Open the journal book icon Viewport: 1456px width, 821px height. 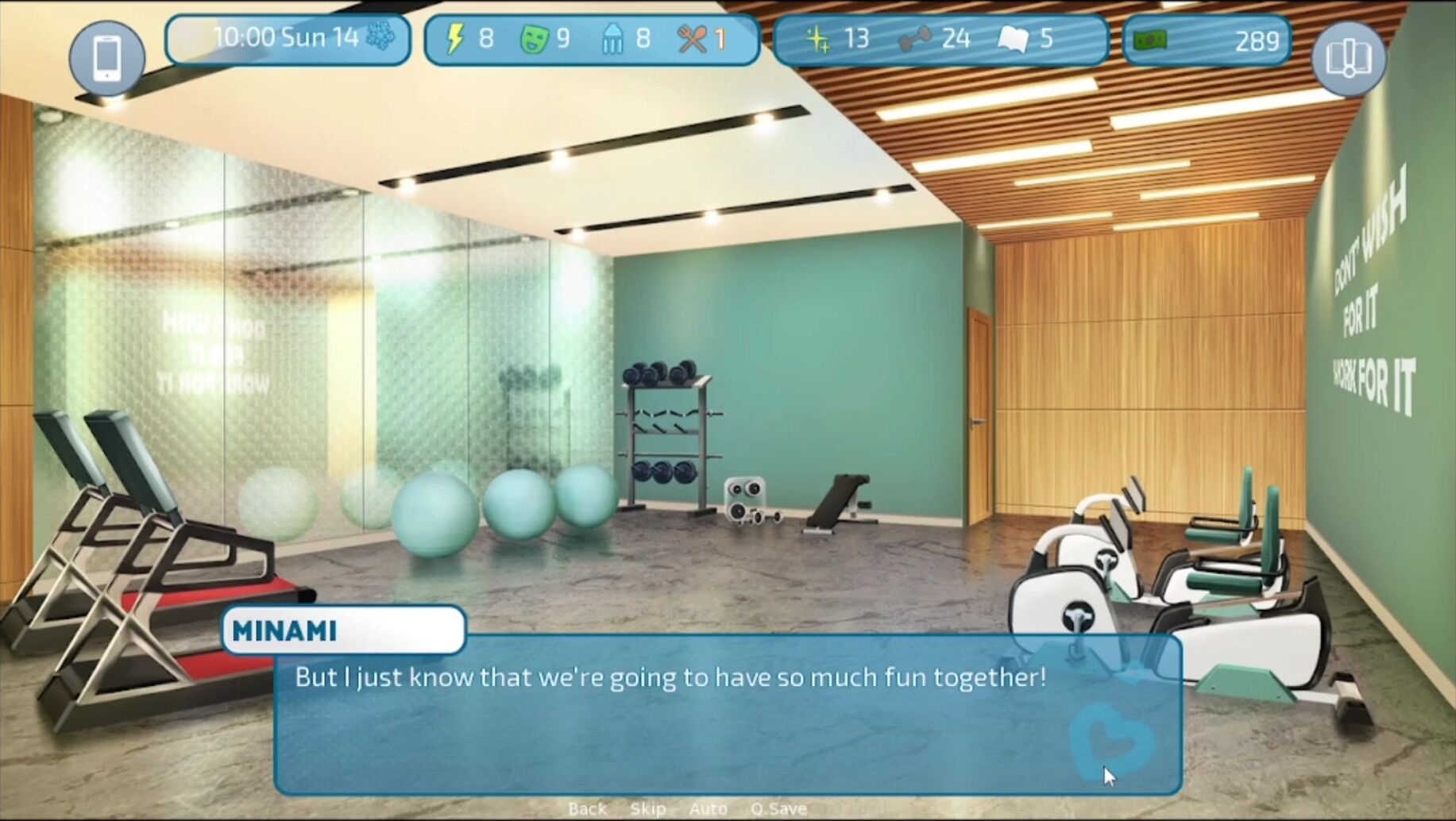[1348, 58]
